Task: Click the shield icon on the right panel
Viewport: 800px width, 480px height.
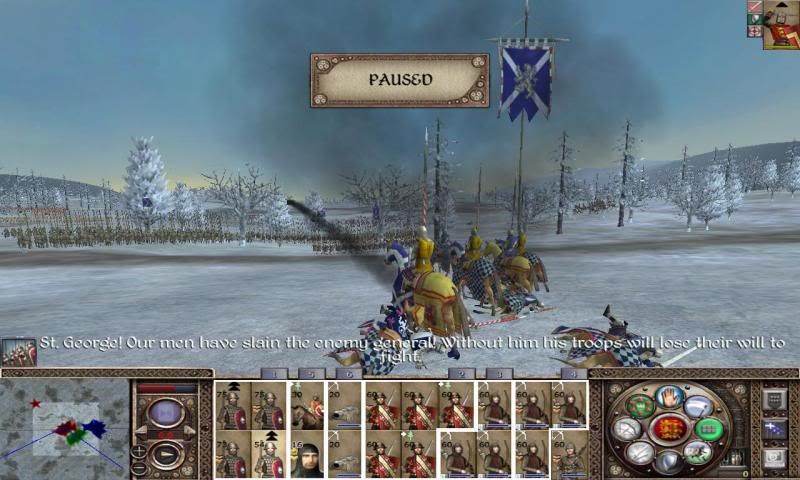Action: 775,400
